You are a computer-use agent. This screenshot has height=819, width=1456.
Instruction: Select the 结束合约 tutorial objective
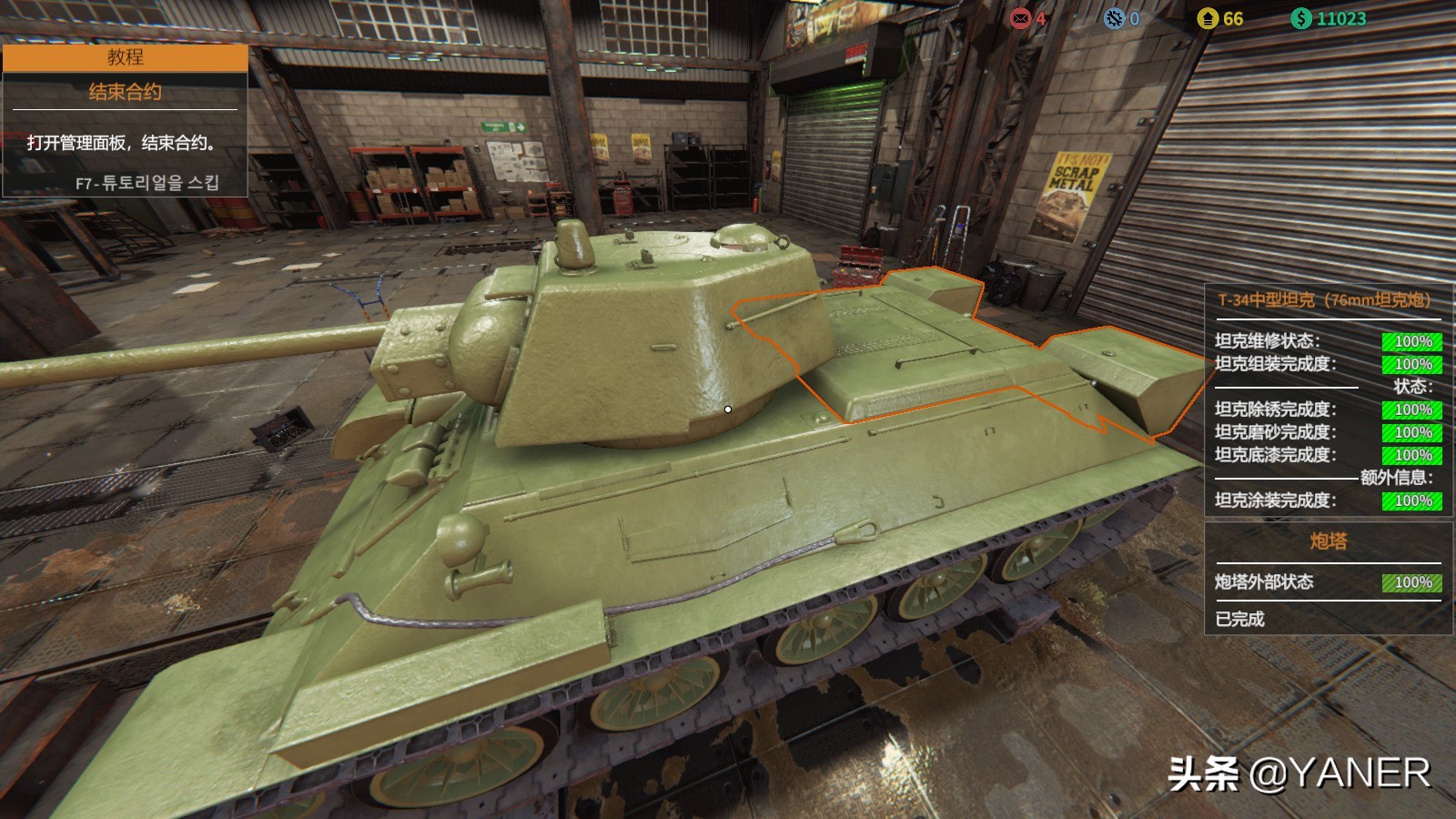125,92
